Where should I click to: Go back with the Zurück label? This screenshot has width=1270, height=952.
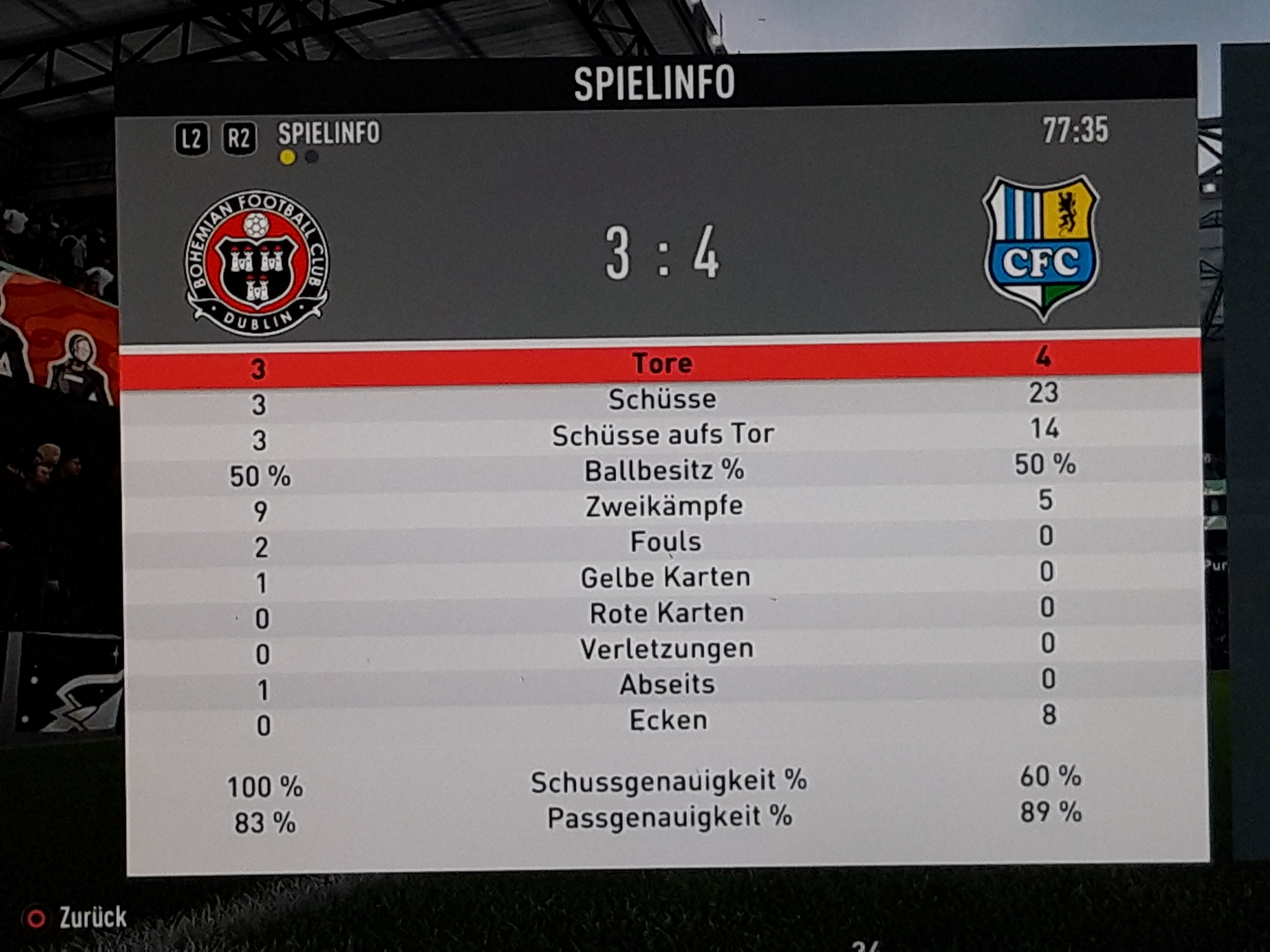(92, 917)
